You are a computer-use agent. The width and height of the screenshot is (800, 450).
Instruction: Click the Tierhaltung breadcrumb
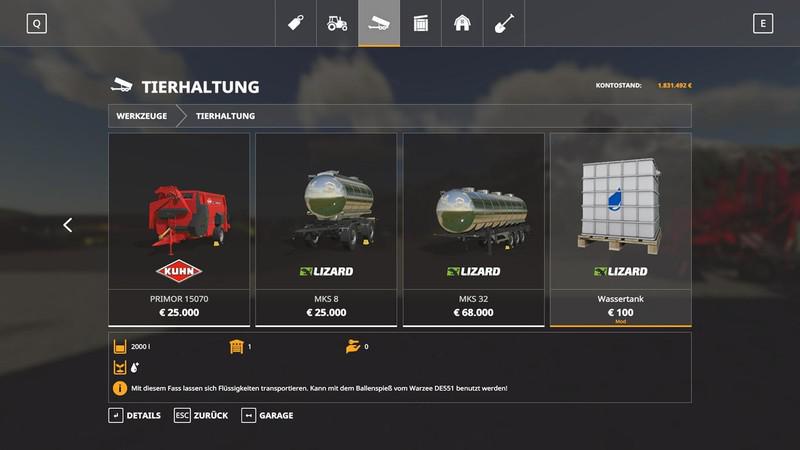click(225, 116)
